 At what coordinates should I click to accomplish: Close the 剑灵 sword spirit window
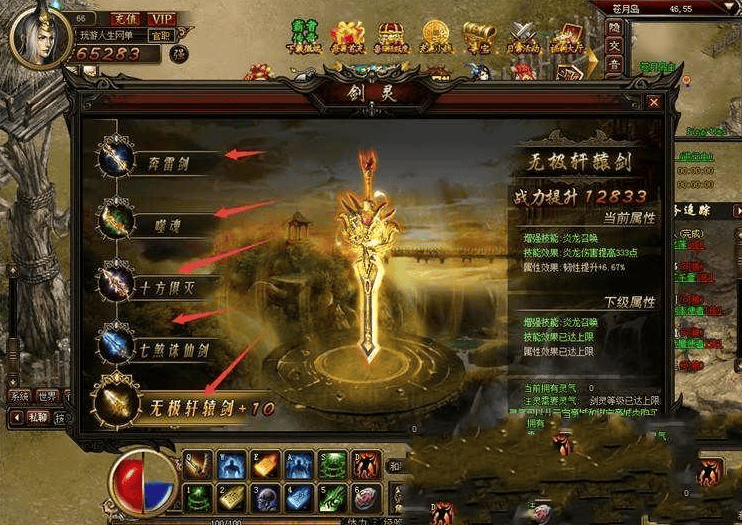click(x=653, y=102)
